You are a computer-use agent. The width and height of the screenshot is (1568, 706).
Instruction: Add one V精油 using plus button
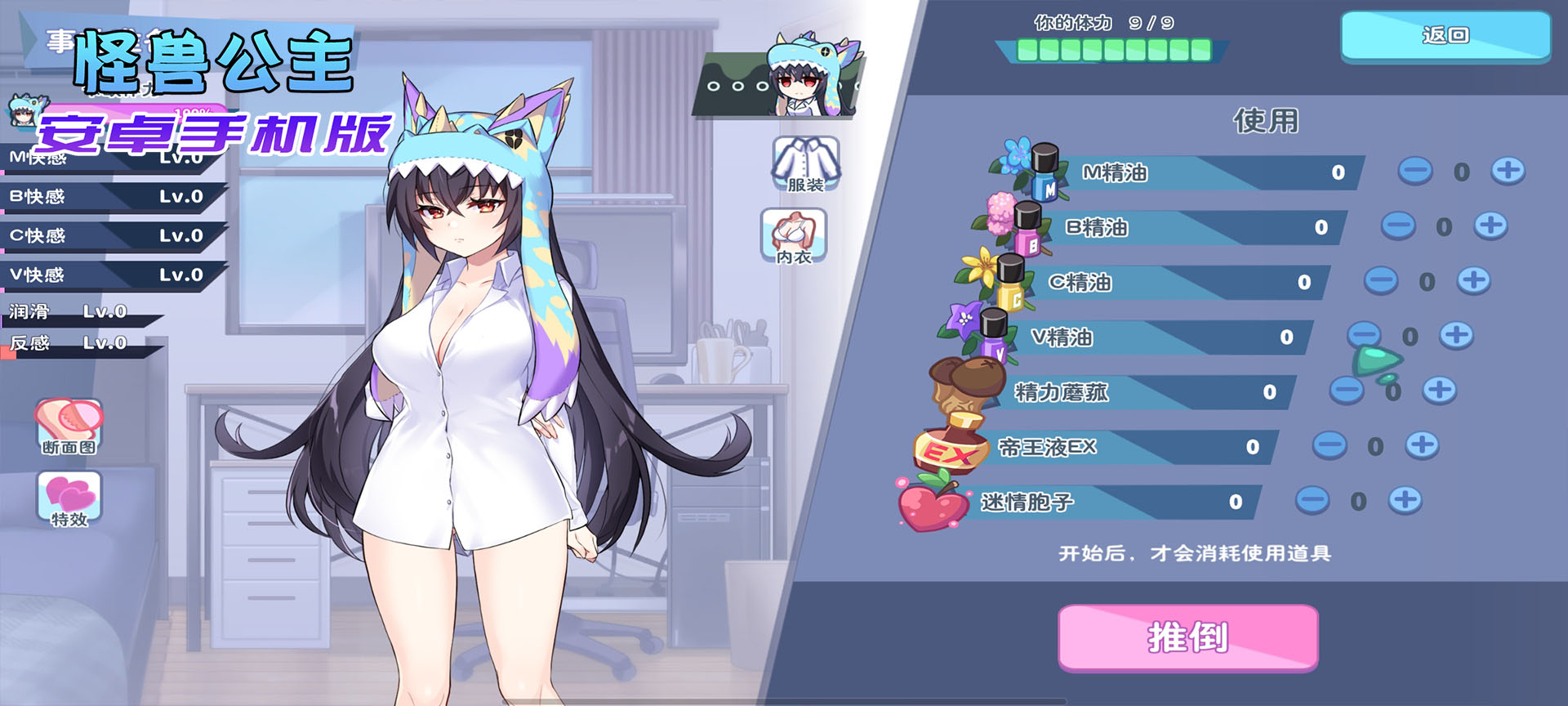coord(1456,335)
